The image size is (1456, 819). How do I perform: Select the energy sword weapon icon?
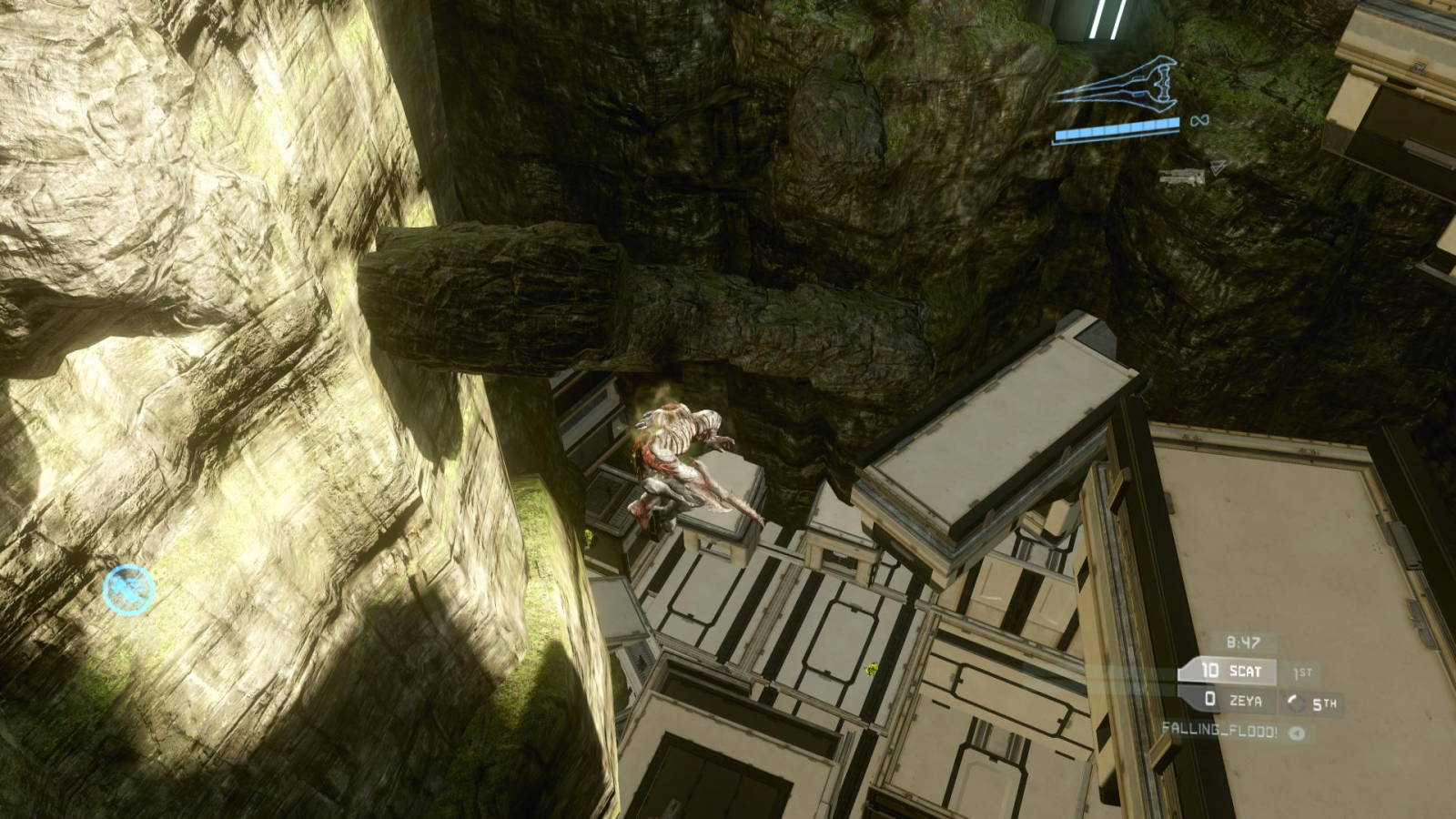point(1116,84)
